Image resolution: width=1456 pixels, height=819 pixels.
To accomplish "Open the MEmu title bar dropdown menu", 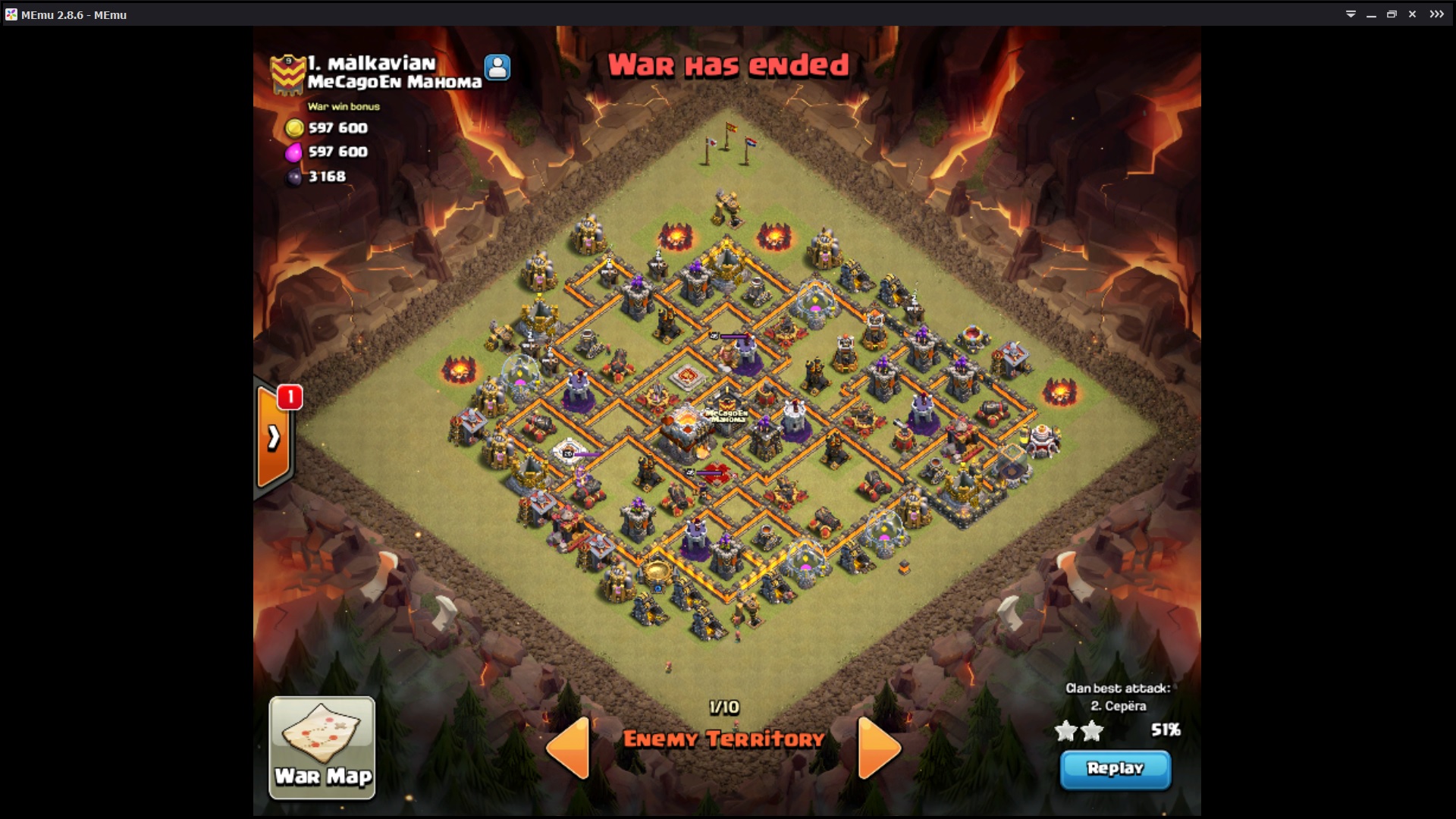I will pos(1351,14).
